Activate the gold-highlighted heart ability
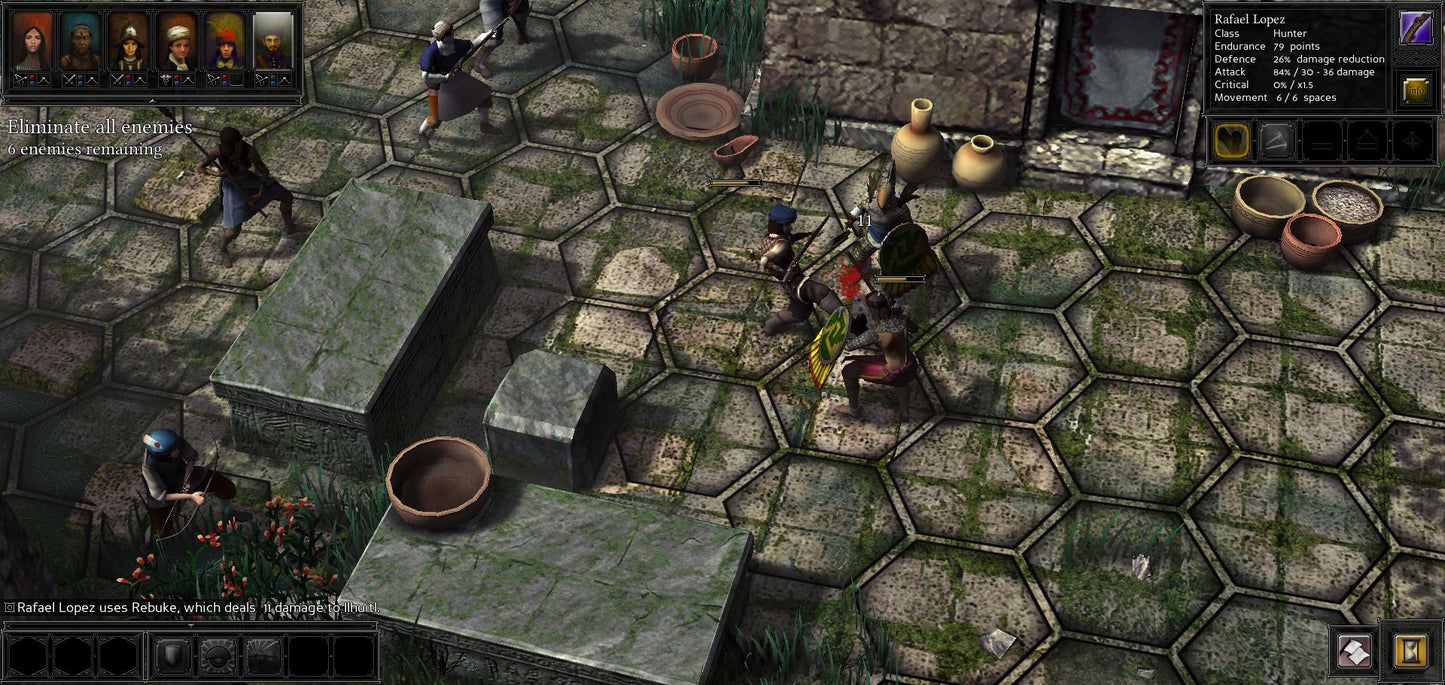The width and height of the screenshot is (1445, 685). coord(1232,141)
